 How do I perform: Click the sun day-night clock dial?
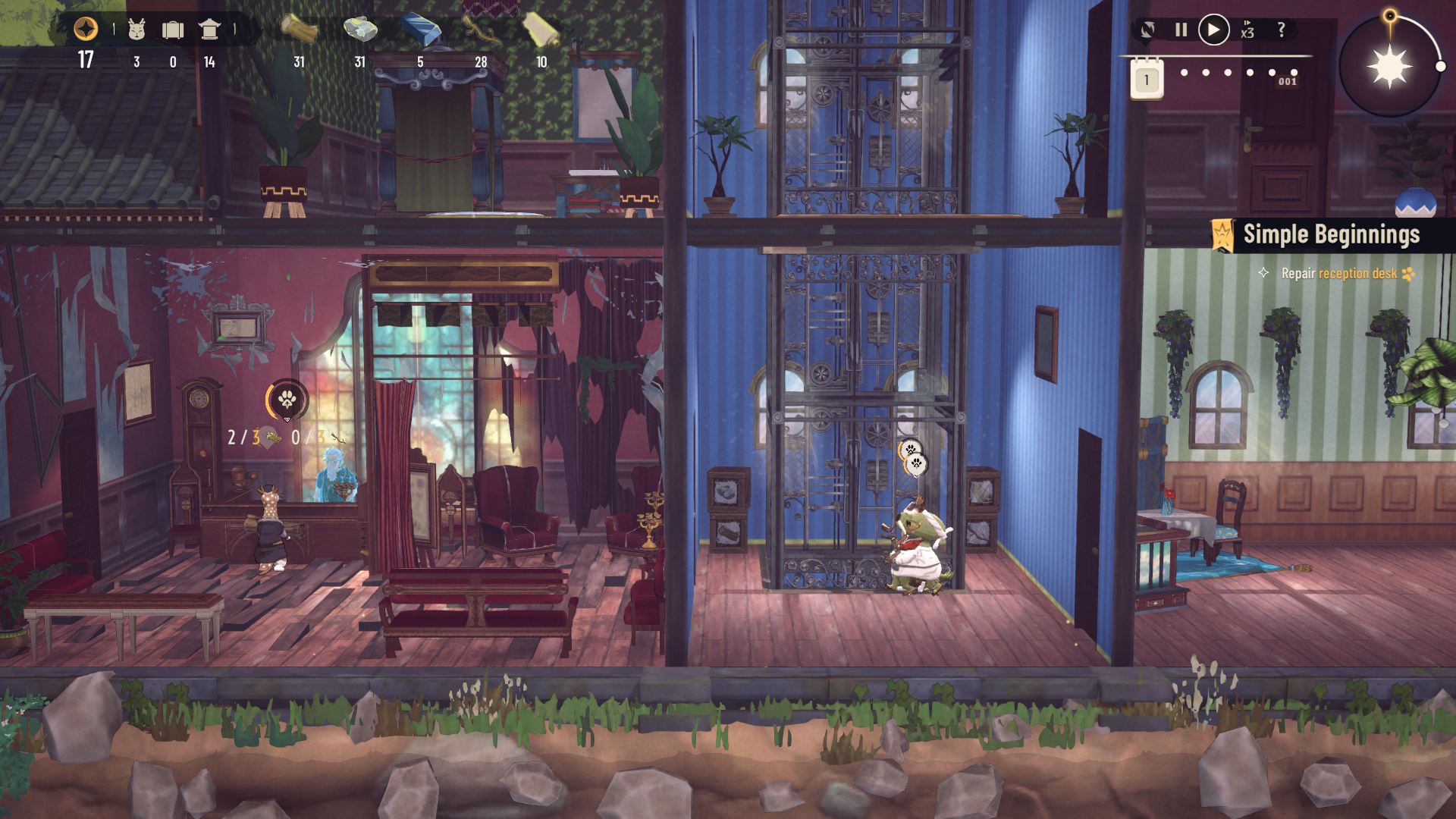(1389, 67)
